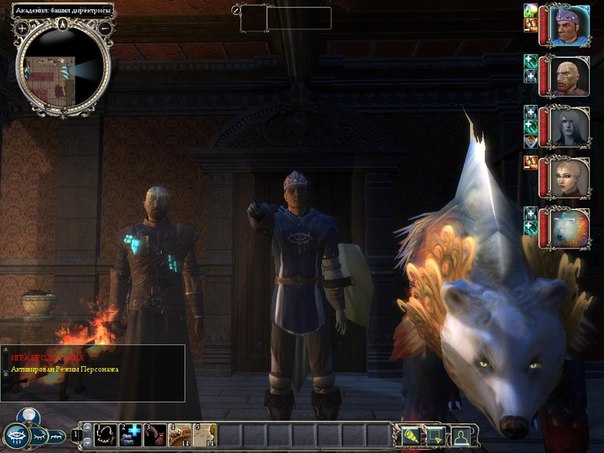The height and width of the screenshot is (453, 604).
Task: Use the blue plus spell hotbar slot
Action: pos(131,435)
